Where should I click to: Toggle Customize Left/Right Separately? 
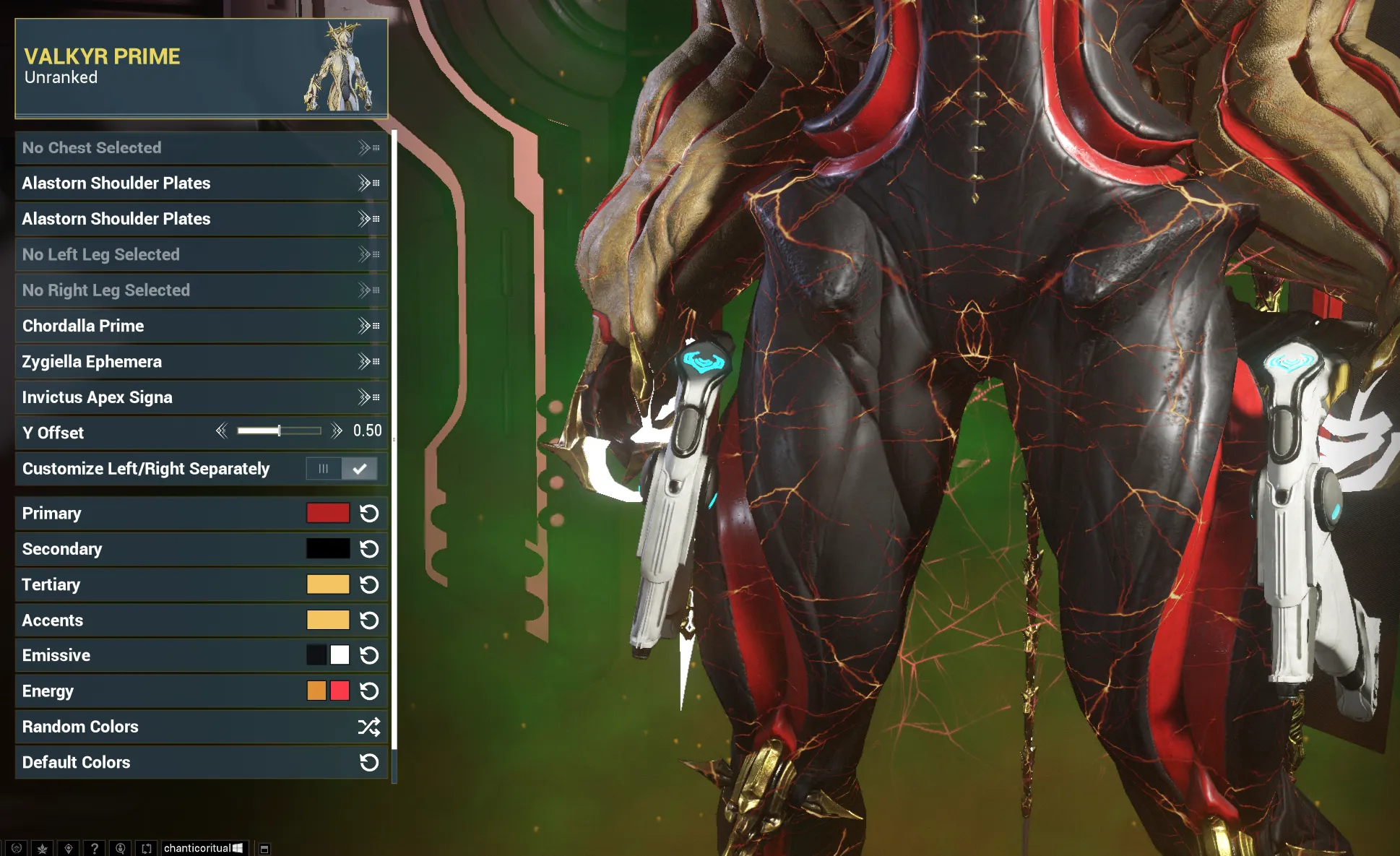pyautogui.click(x=341, y=469)
